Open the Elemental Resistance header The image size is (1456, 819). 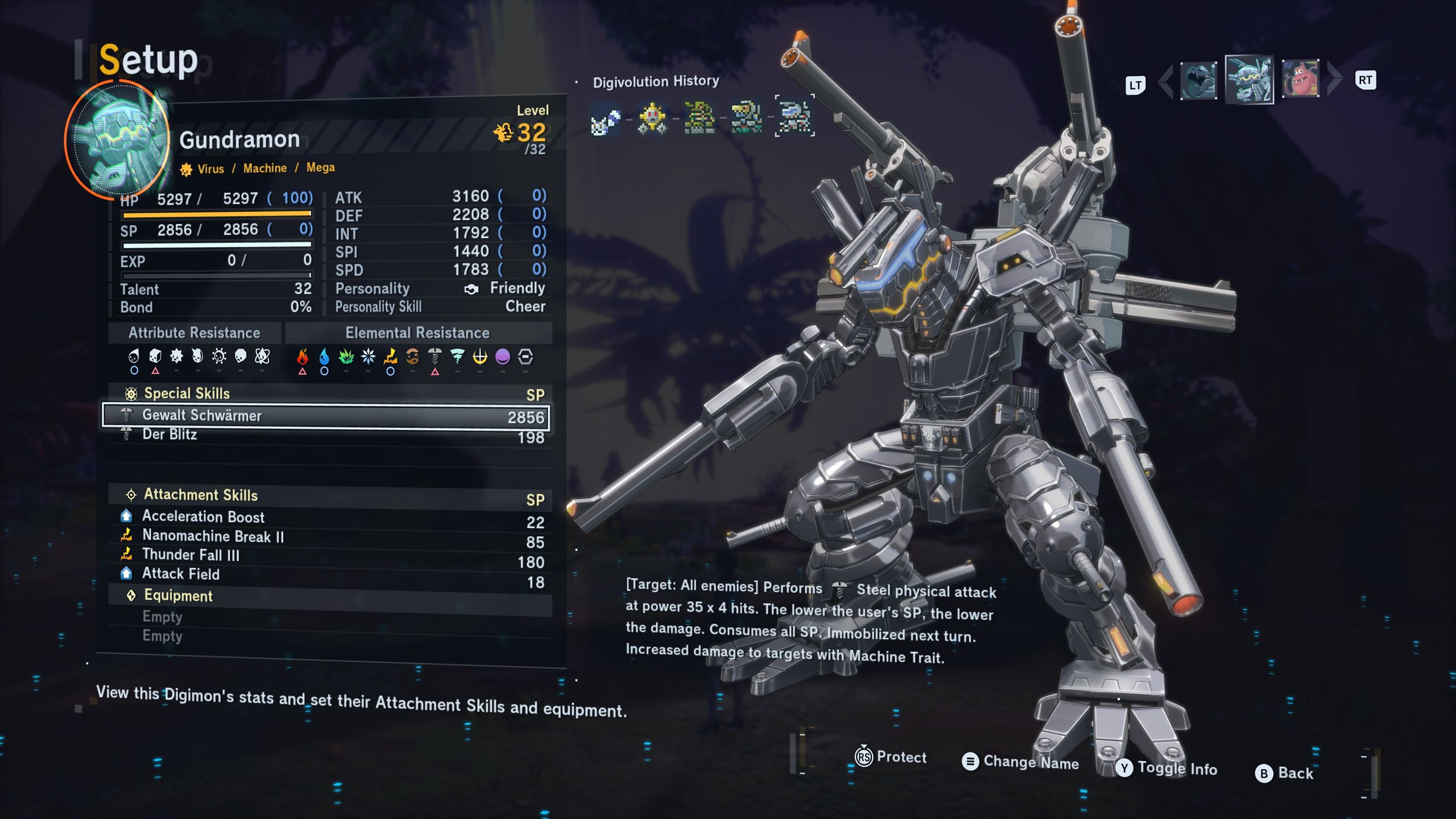[x=417, y=333]
